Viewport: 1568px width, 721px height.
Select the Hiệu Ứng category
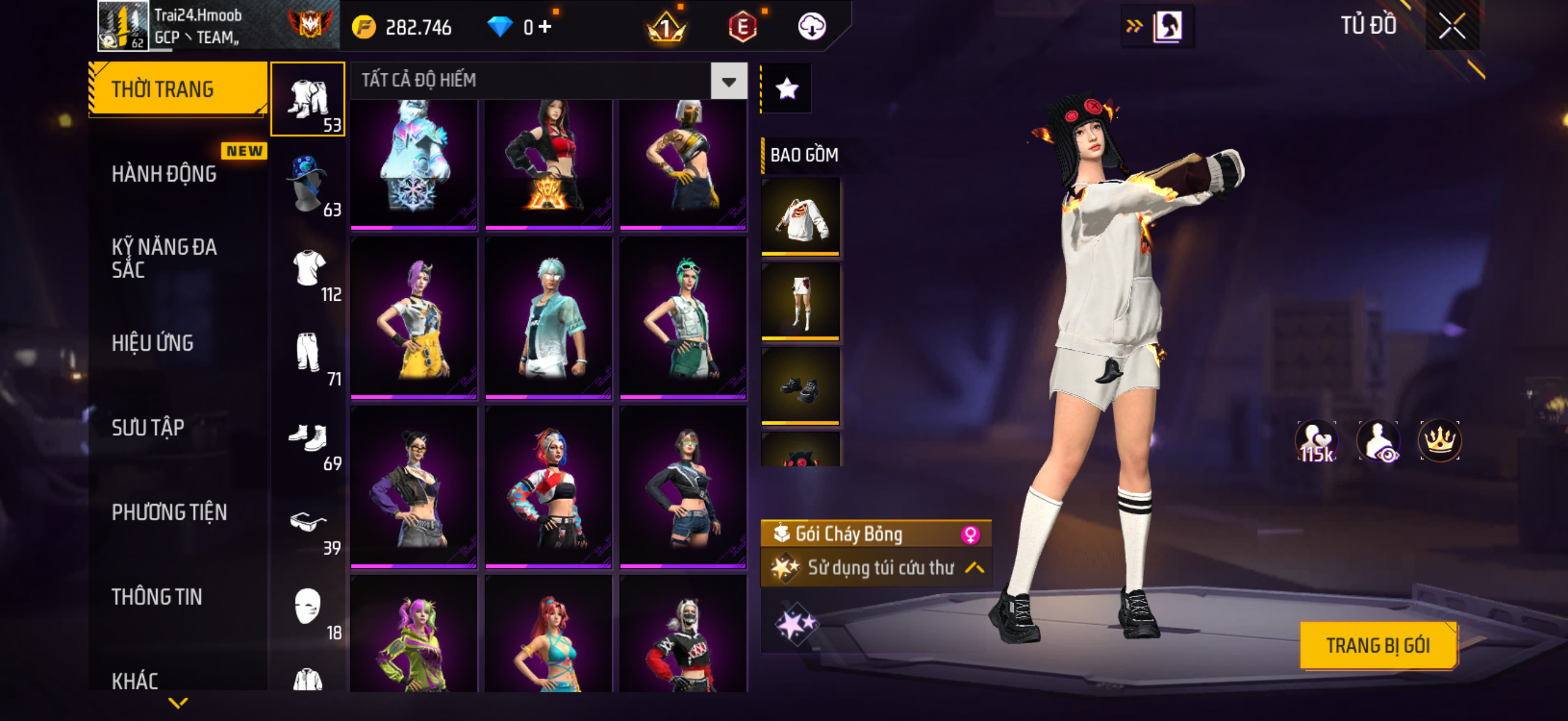[152, 343]
